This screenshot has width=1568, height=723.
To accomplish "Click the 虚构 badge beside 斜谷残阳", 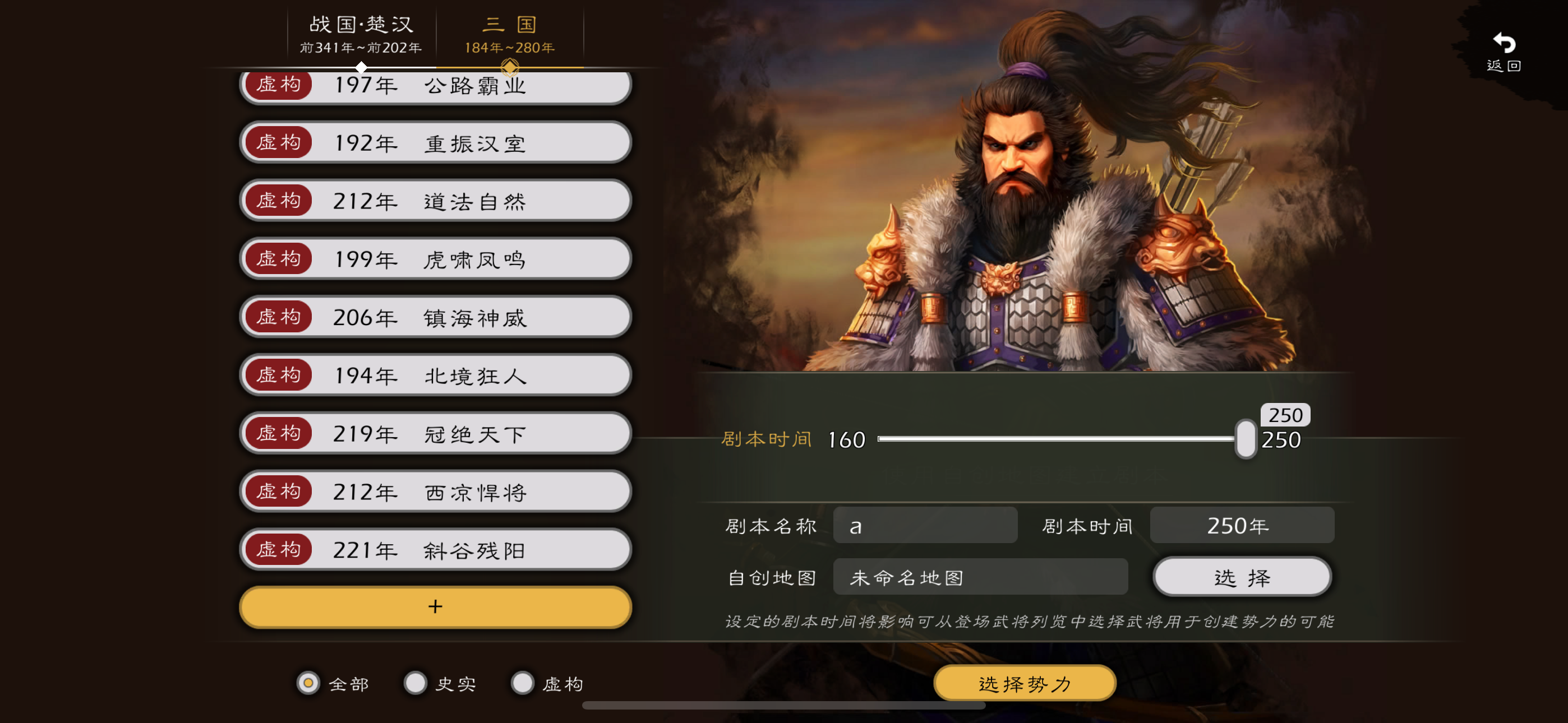I will click(x=278, y=549).
